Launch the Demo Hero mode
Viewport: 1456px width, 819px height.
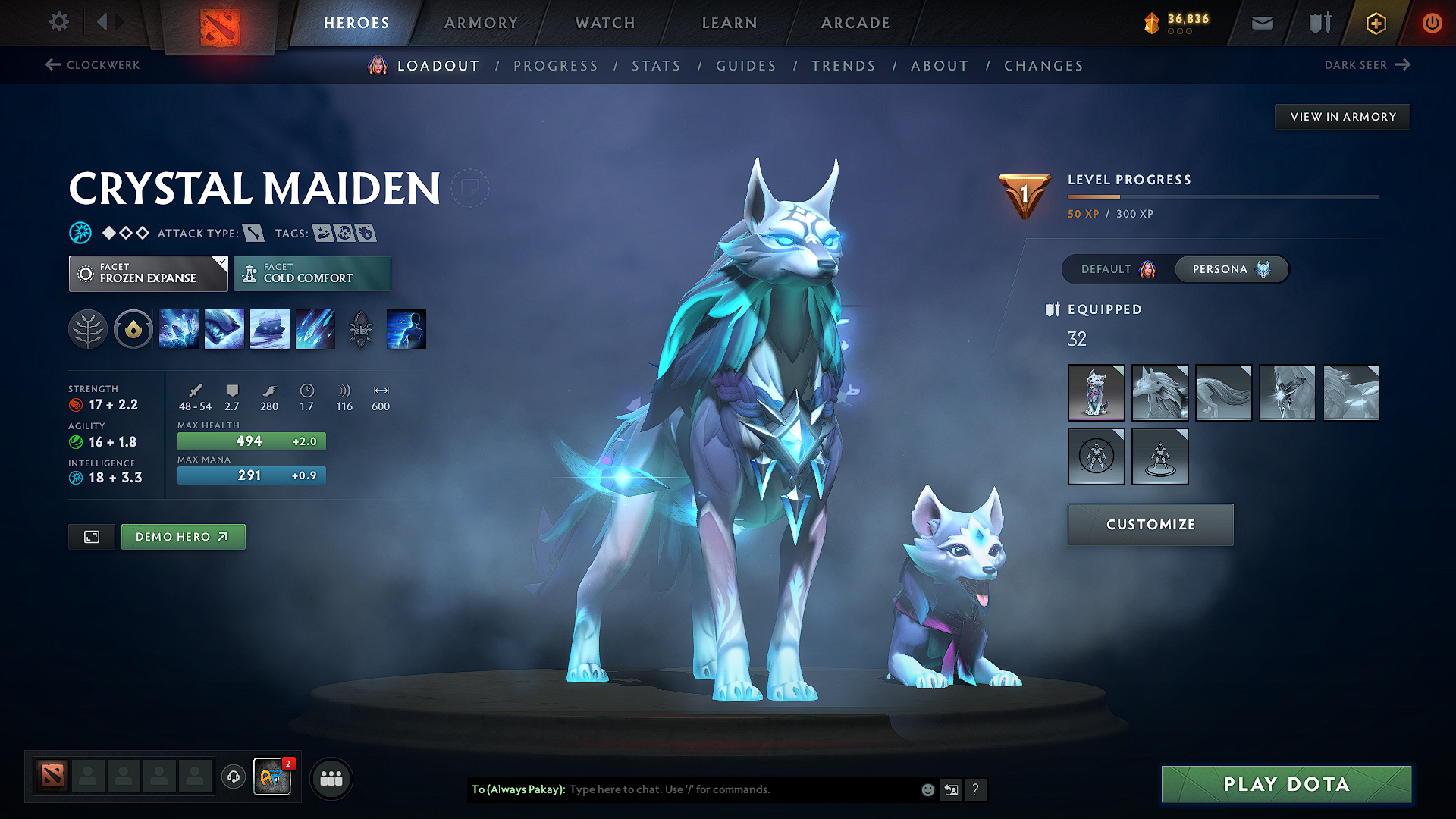(183, 537)
